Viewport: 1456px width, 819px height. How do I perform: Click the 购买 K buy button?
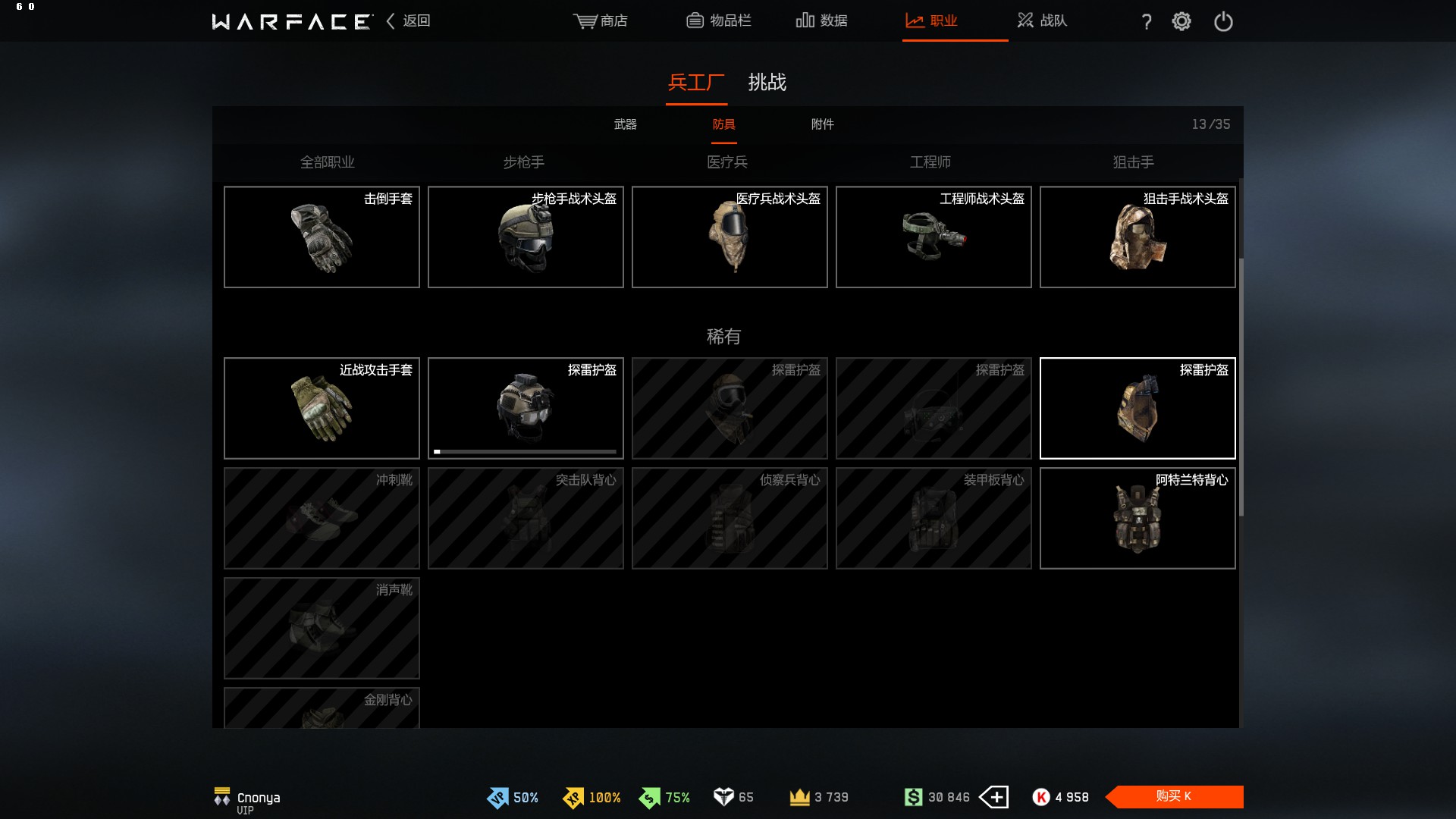1174,796
